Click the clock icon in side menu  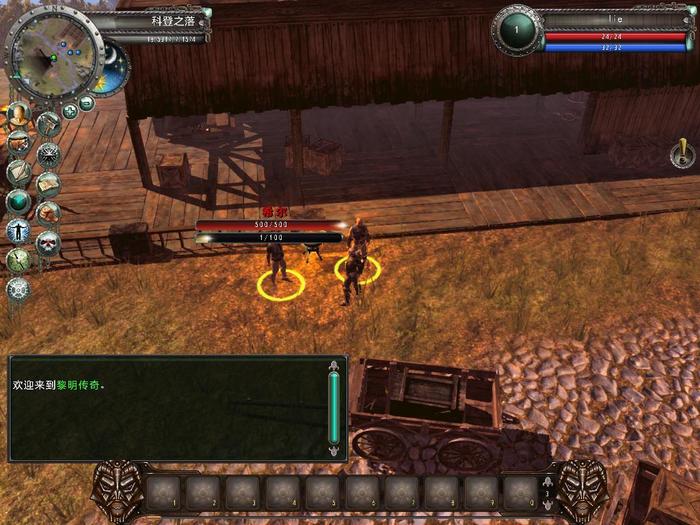[x=18, y=260]
